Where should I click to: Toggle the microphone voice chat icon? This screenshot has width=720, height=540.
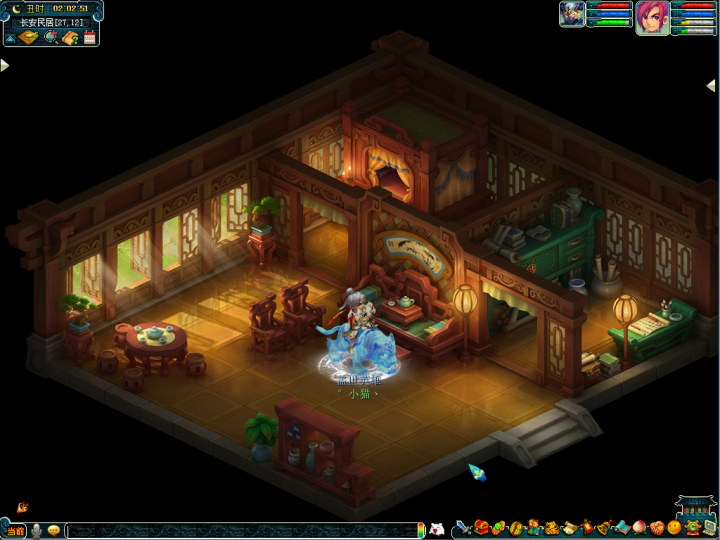(x=36, y=530)
